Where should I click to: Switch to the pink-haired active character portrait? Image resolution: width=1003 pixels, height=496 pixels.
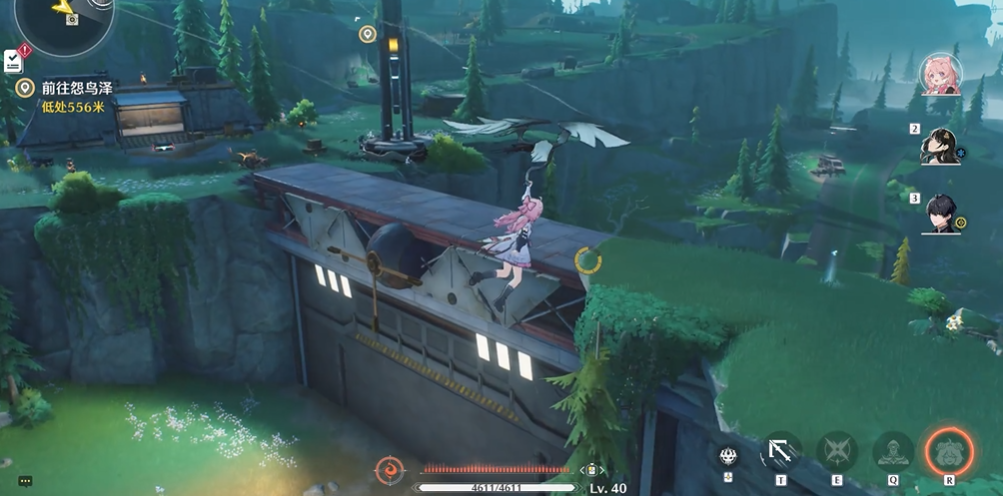tap(940, 75)
